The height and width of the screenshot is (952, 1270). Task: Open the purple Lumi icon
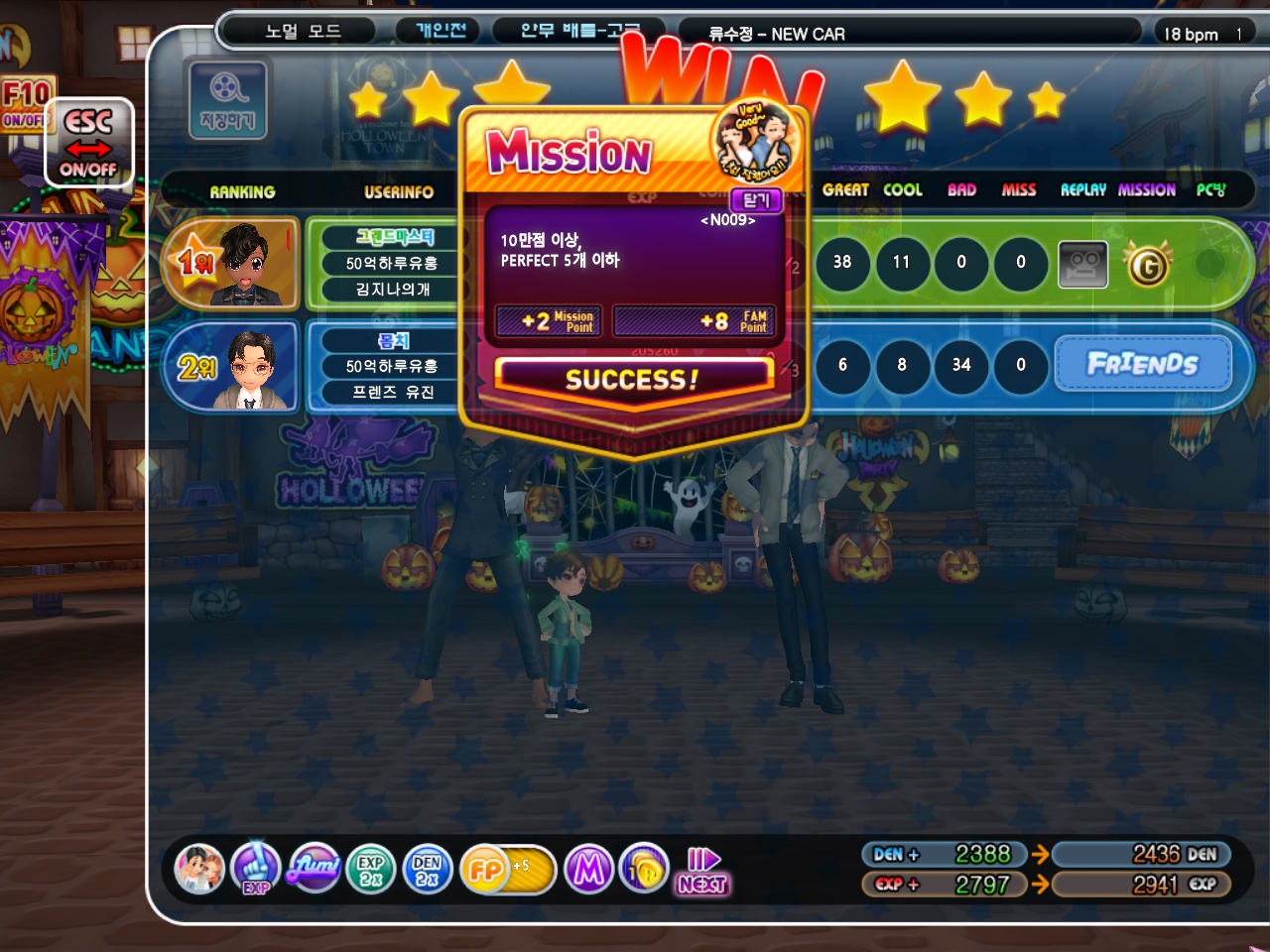tap(314, 869)
